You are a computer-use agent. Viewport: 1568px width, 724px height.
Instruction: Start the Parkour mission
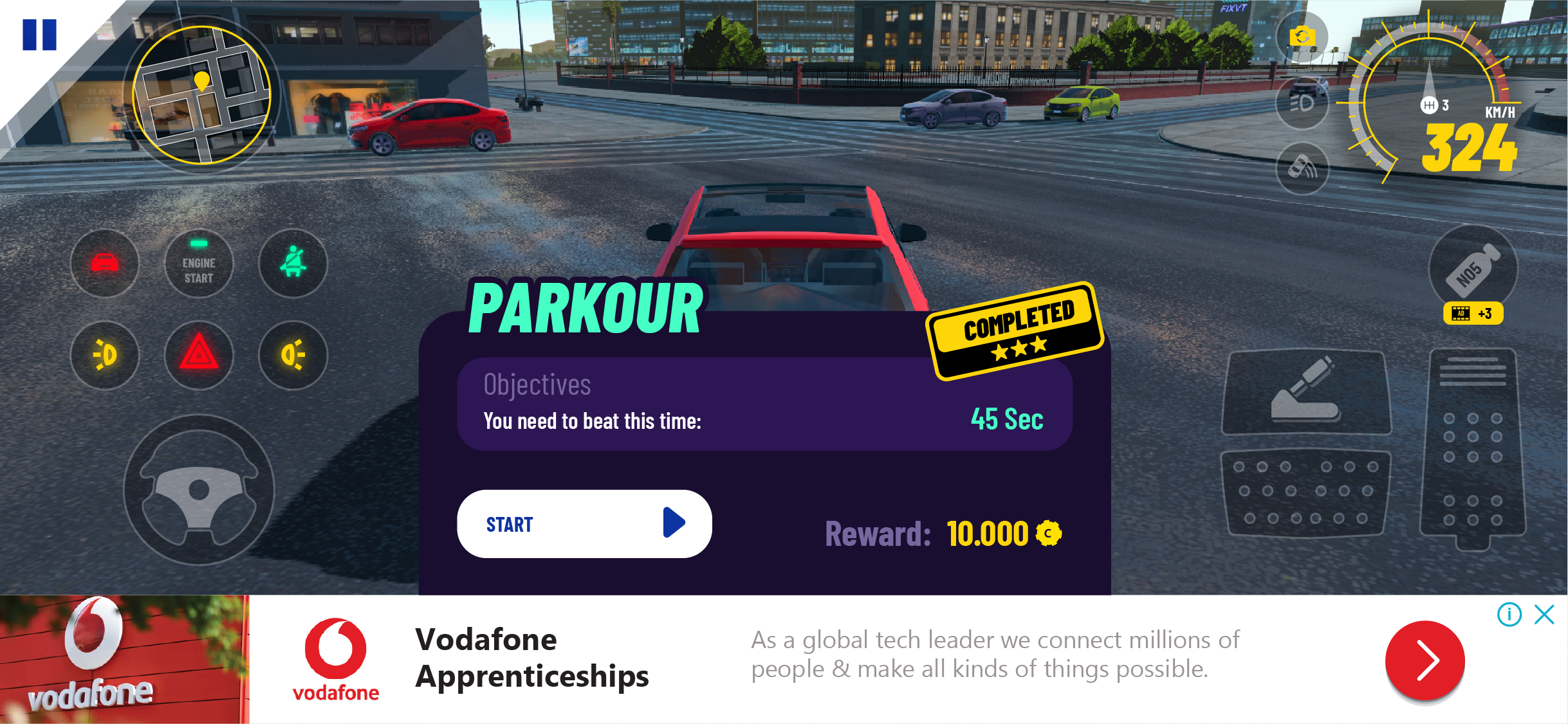[x=584, y=523]
